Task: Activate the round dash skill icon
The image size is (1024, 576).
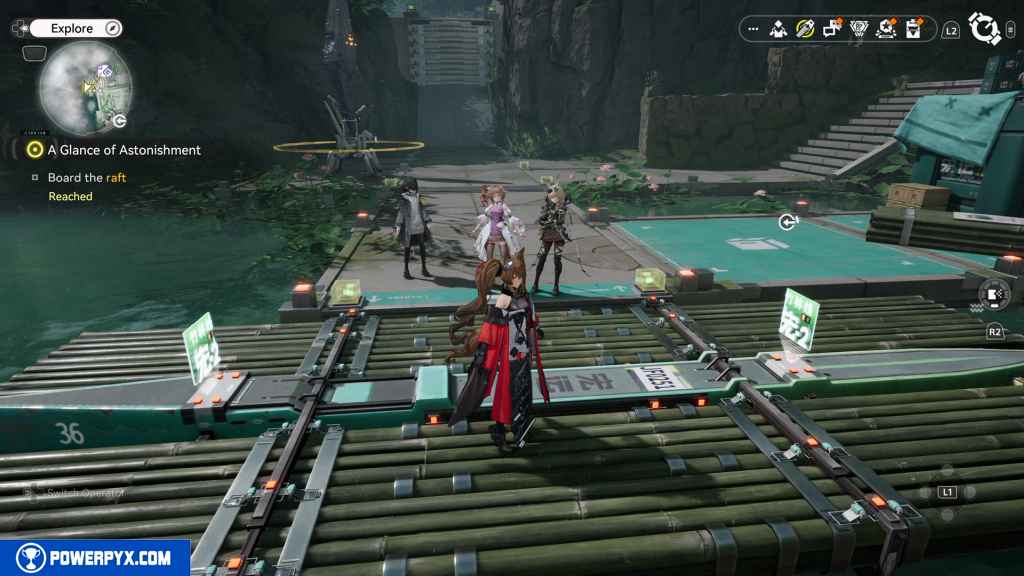Action: 994,294
